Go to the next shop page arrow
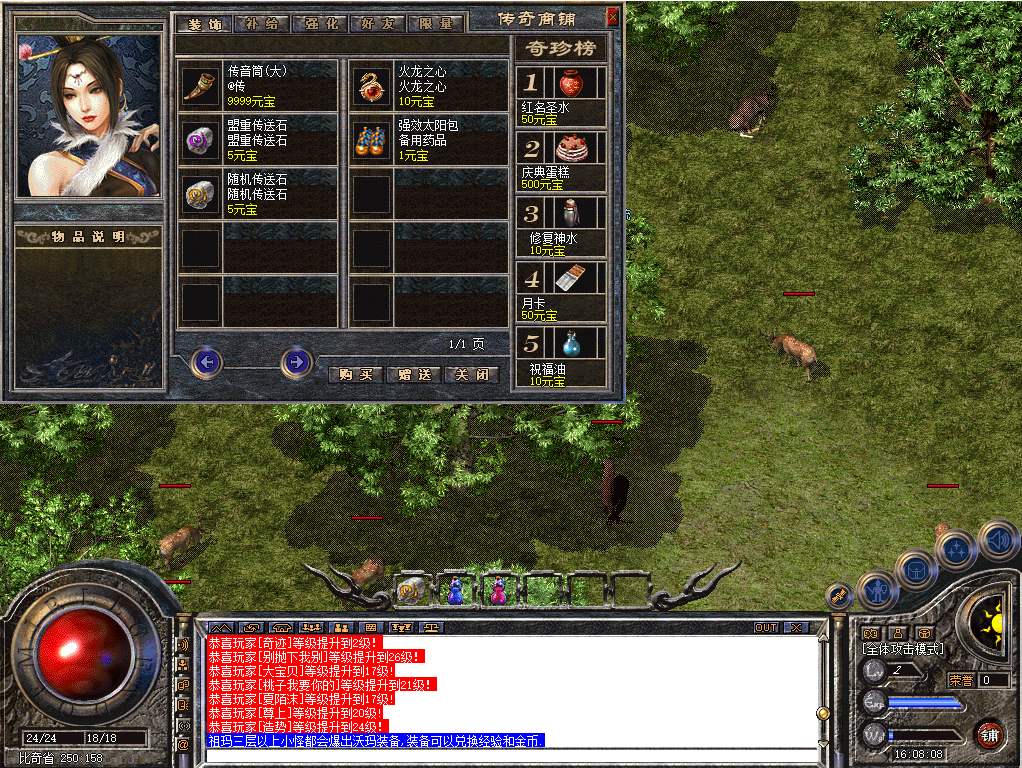The image size is (1022, 768). point(296,361)
